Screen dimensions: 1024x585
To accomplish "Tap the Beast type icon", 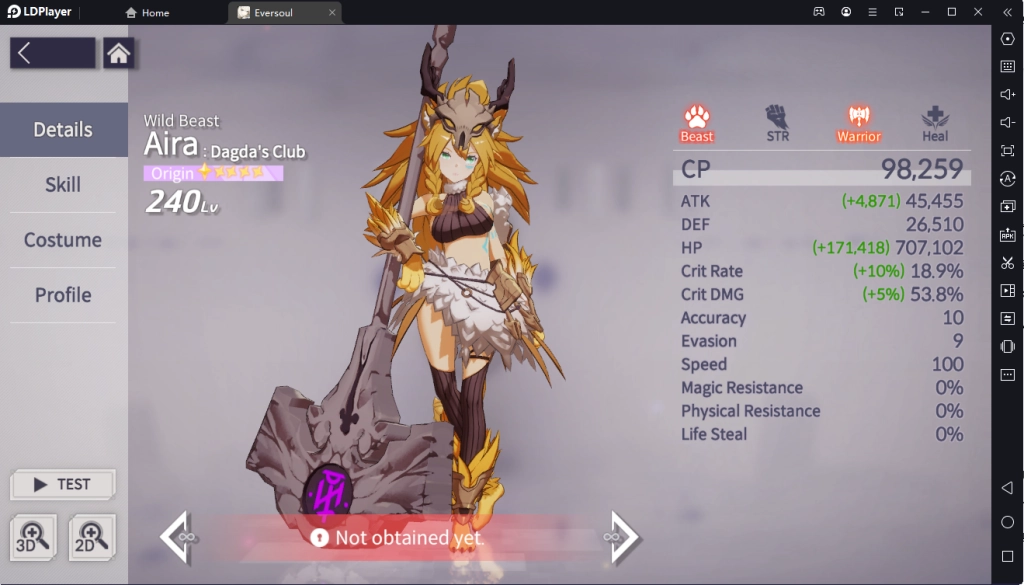I will coord(697,122).
